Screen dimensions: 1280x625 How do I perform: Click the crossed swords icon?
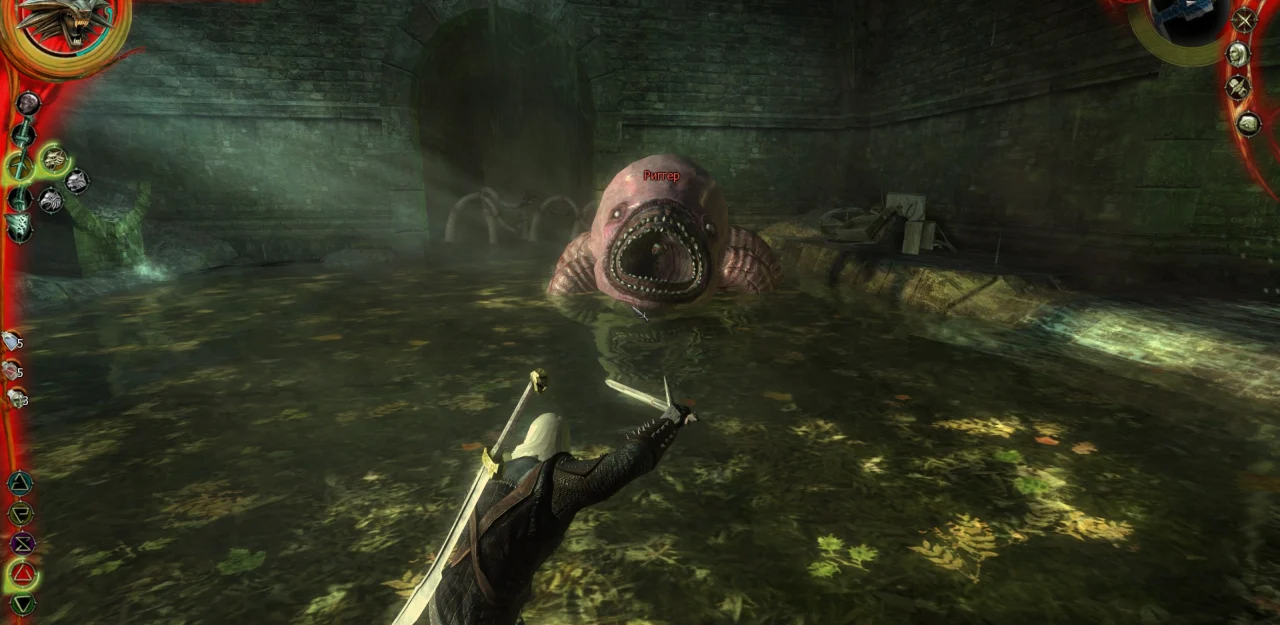pyautogui.click(x=1244, y=20)
